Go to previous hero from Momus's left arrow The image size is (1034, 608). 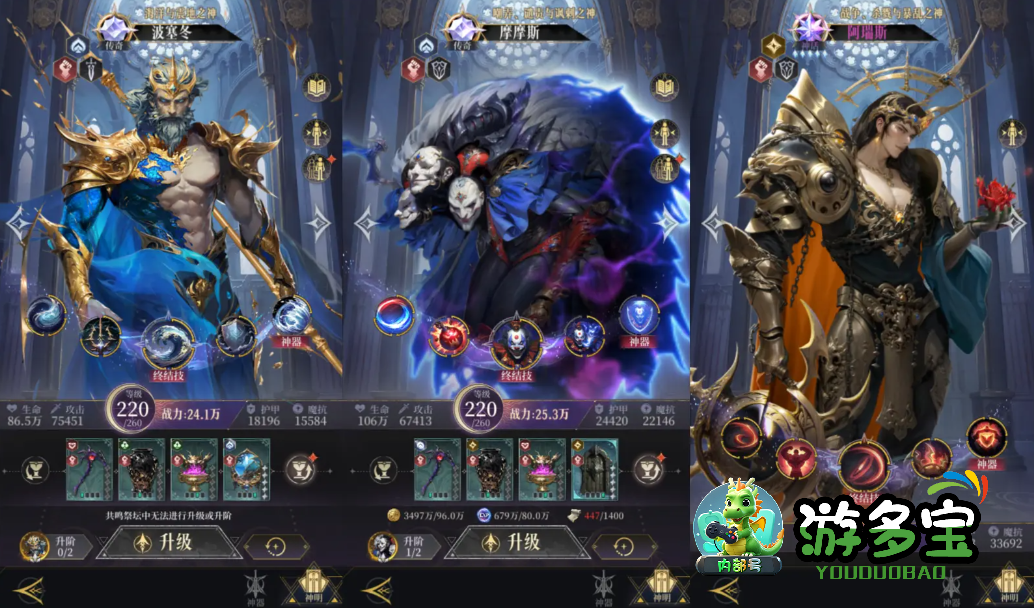pos(366,224)
